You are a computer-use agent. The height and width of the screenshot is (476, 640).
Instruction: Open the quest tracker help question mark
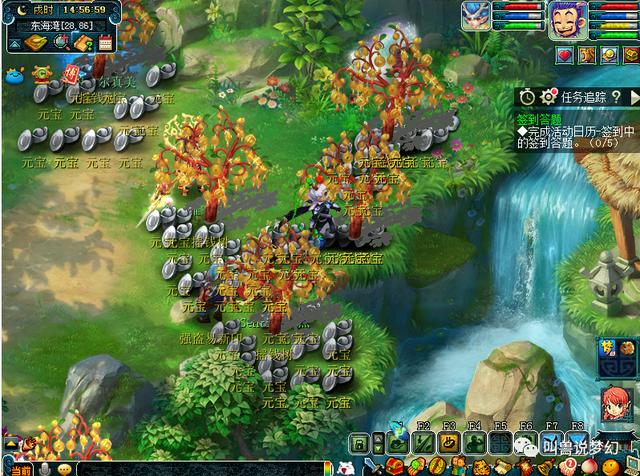point(617,97)
